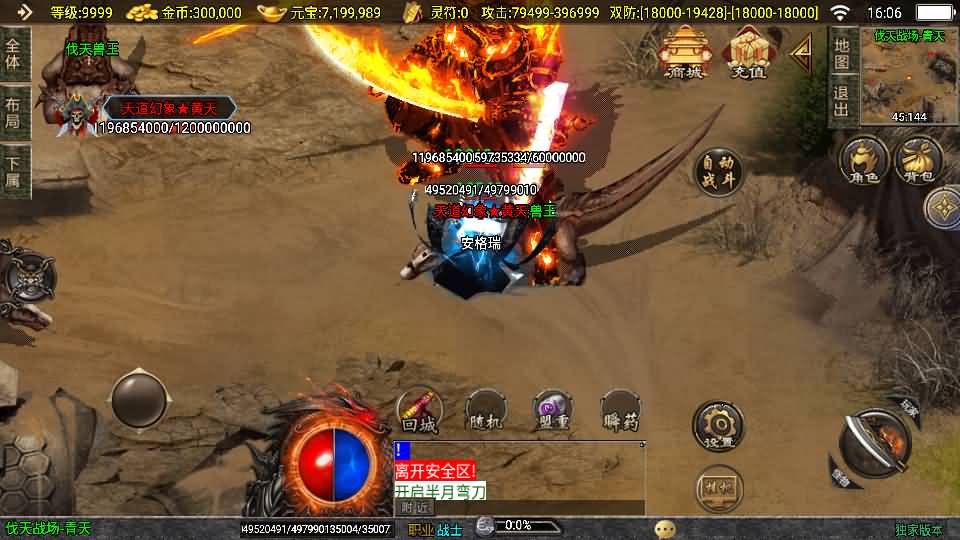This screenshot has width=960, height=540.
Task: Open the 充值 recharge gift box
Action: (x=748, y=52)
